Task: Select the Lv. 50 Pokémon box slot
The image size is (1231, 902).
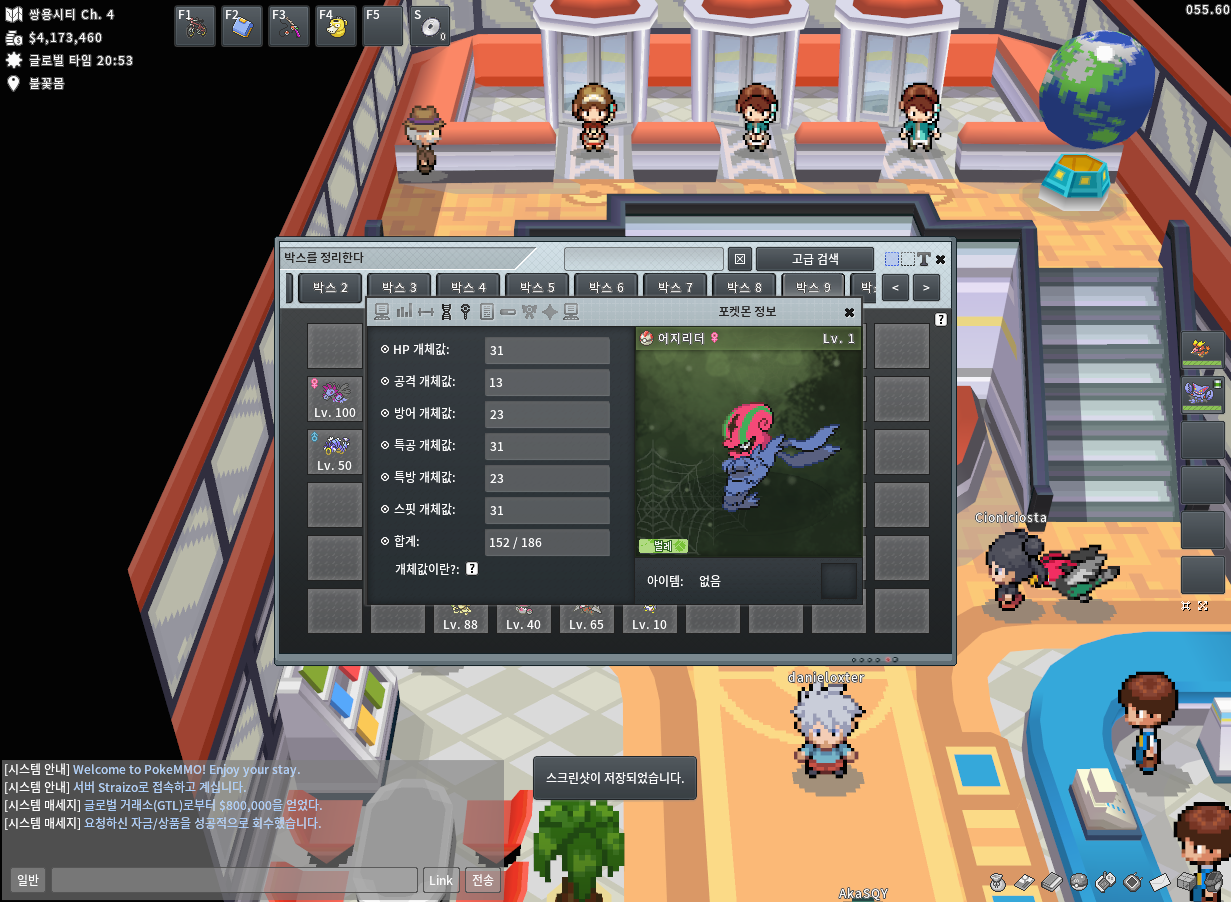Action: 335,452
